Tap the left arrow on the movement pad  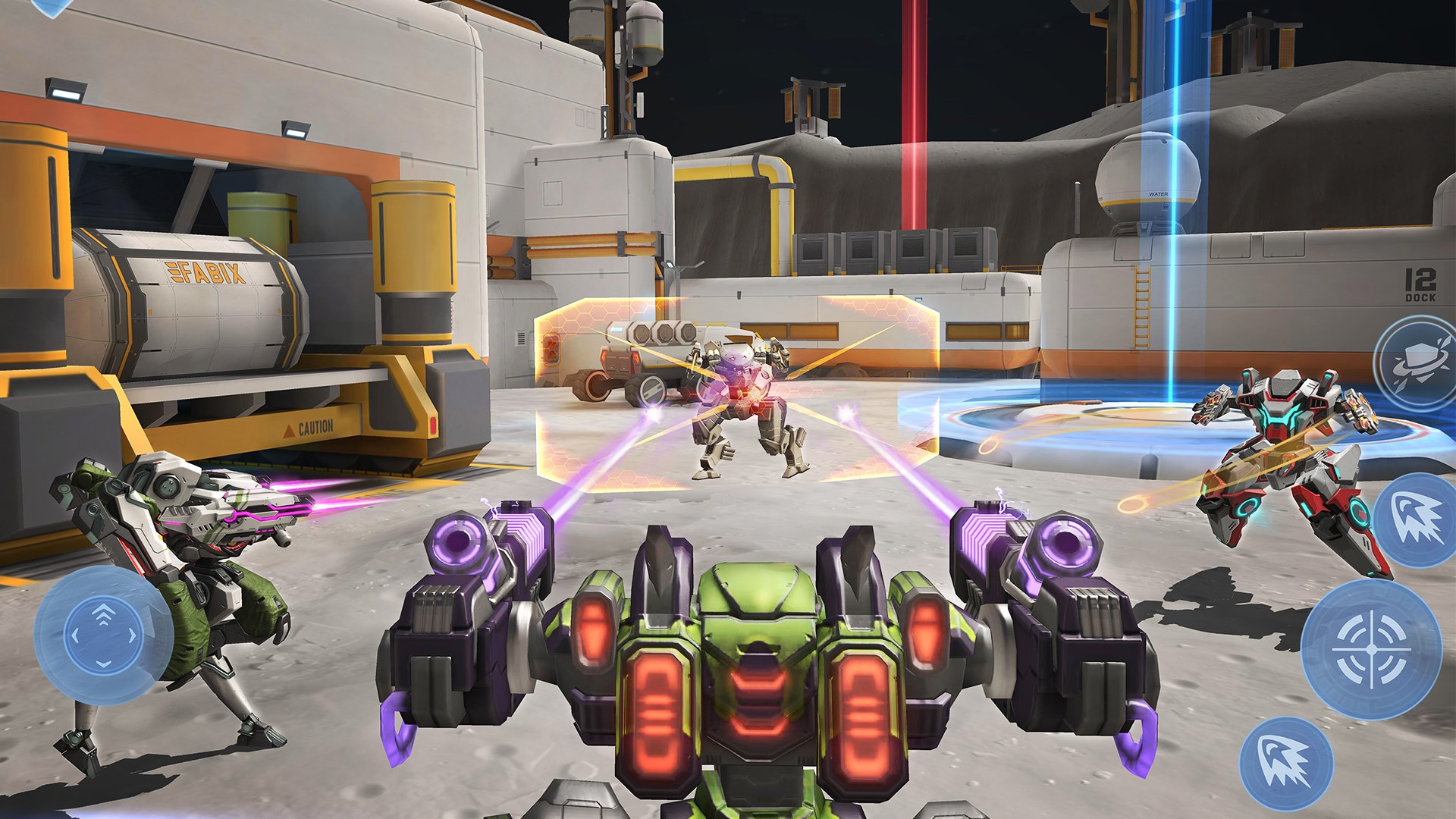[x=75, y=635]
